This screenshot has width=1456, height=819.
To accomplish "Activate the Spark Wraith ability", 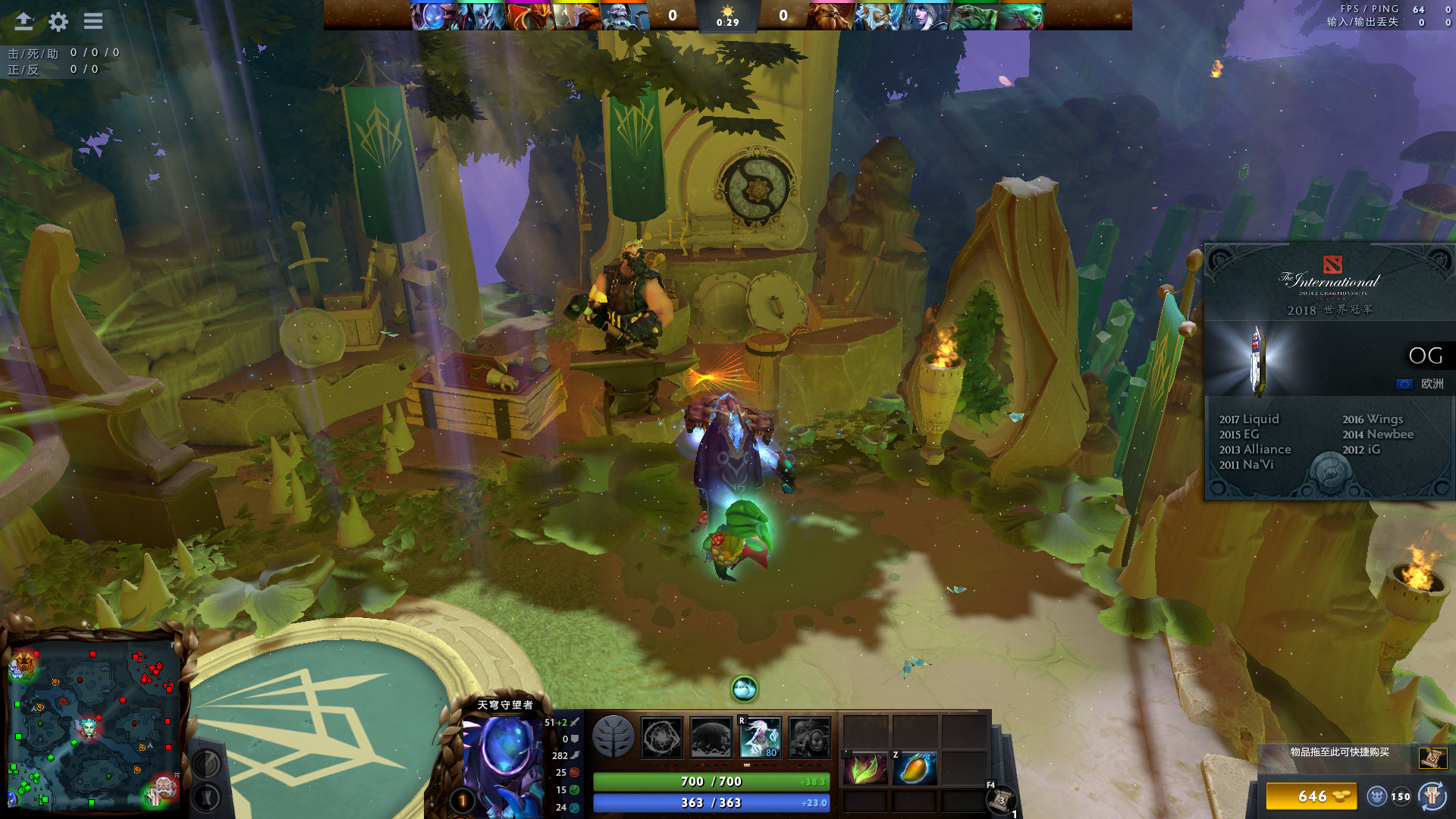I will point(760,737).
